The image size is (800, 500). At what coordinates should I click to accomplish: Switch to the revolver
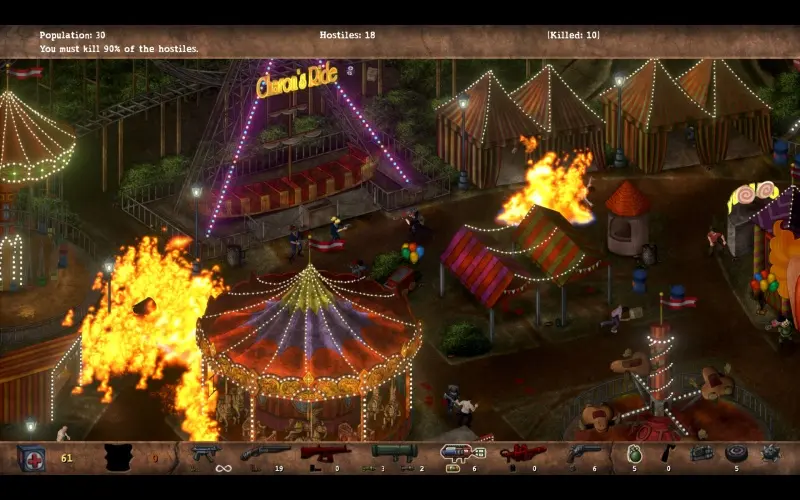[583, 453]
